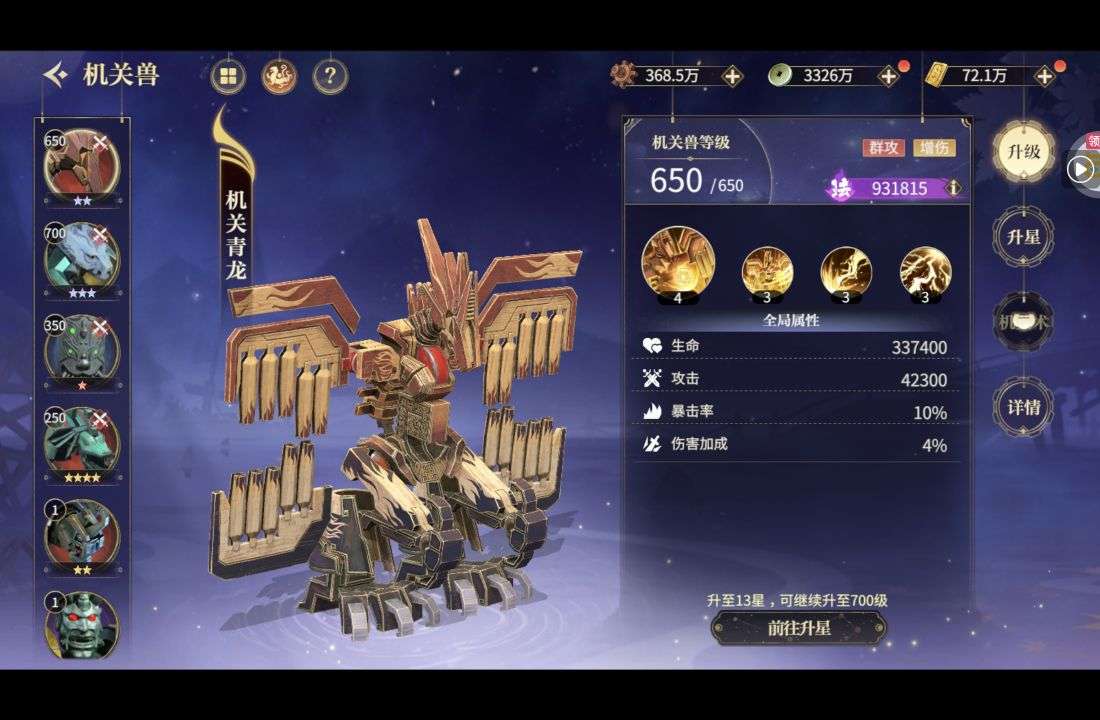1100x720 pixels.
Task: Select the large level 4 skill icon
Action: tap(678, 264)
